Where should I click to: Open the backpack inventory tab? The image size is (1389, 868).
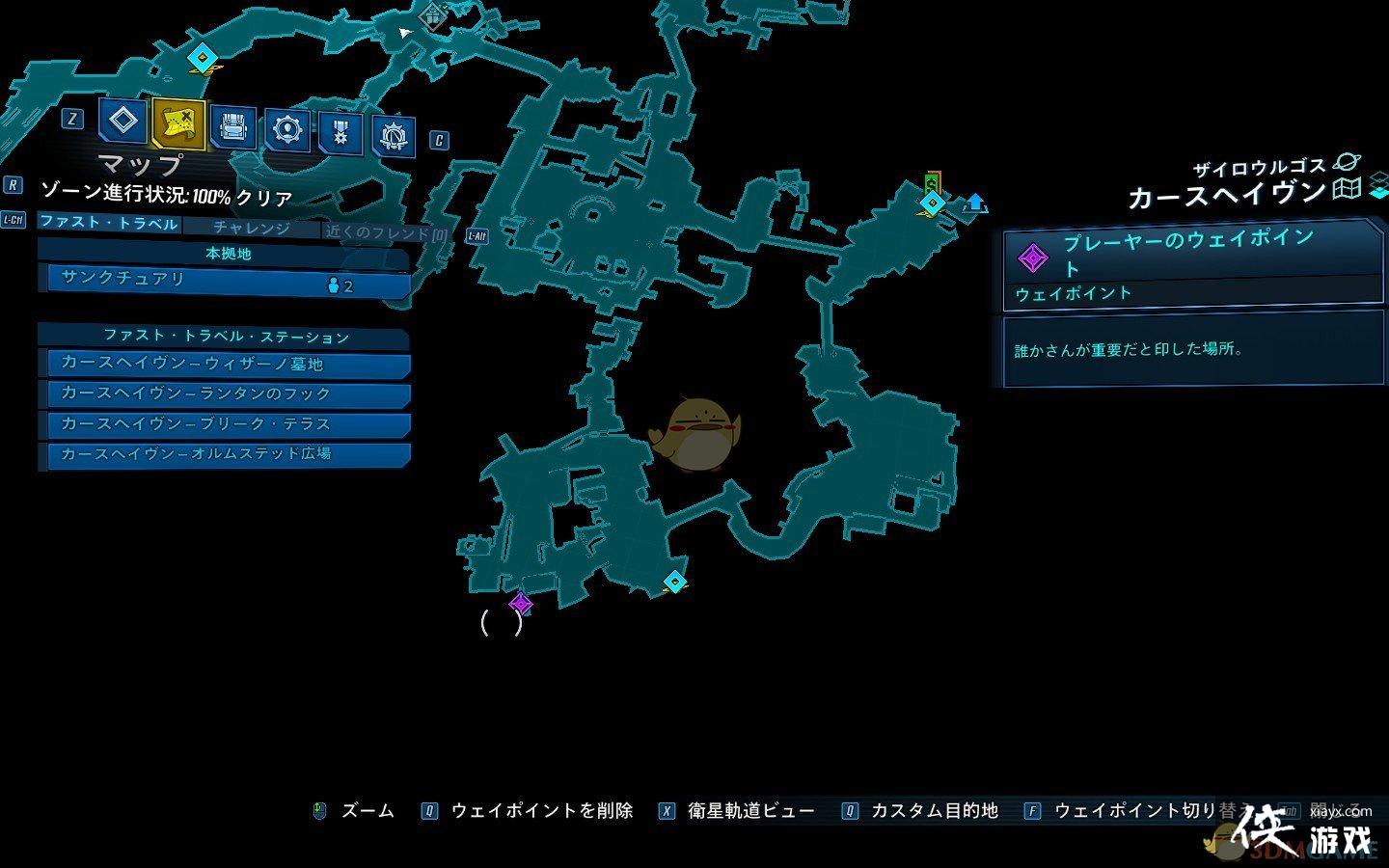(232, 128)
